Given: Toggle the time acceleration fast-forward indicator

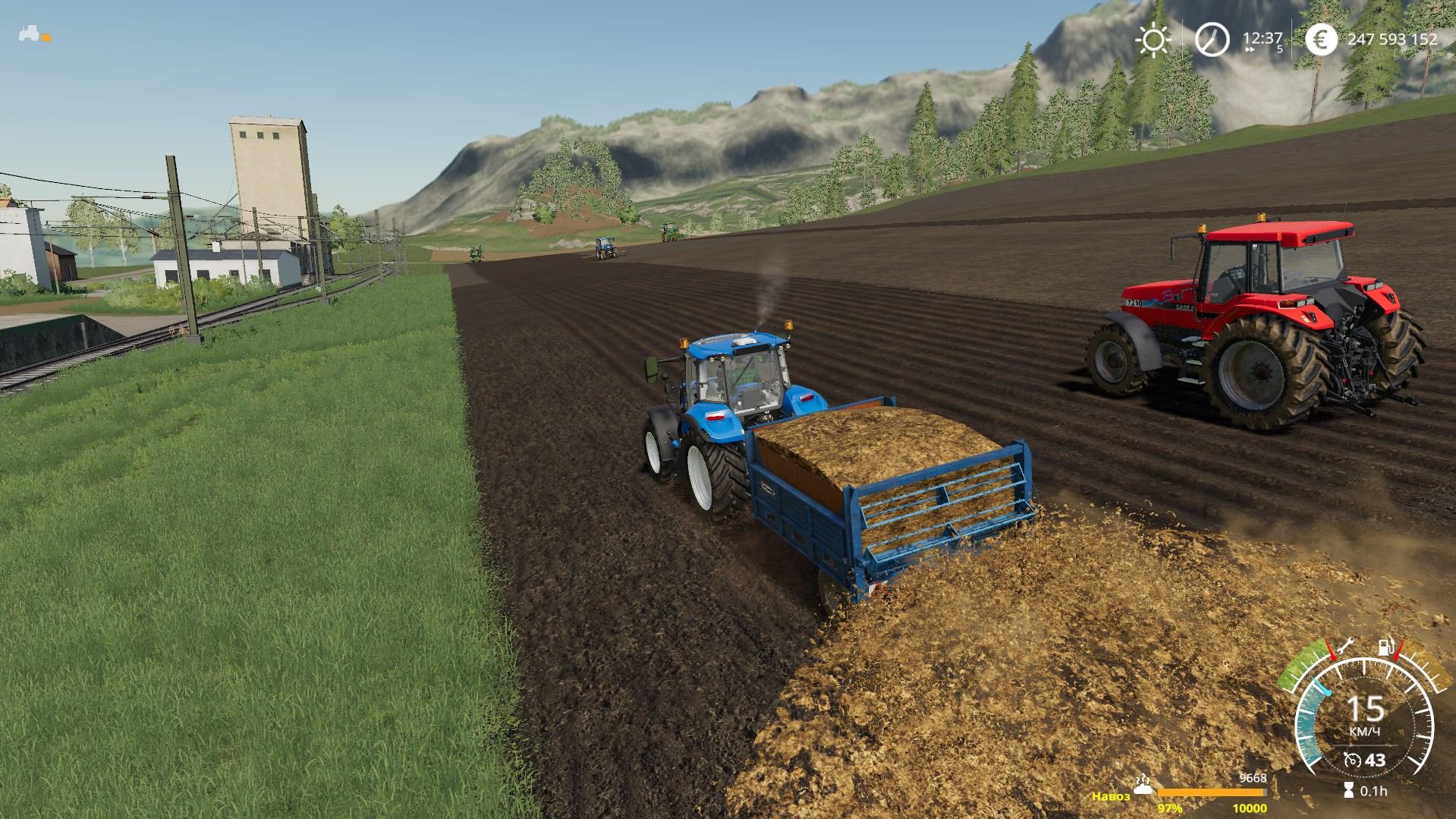Looking at the screenshot, I should (x=1249, y=49).
